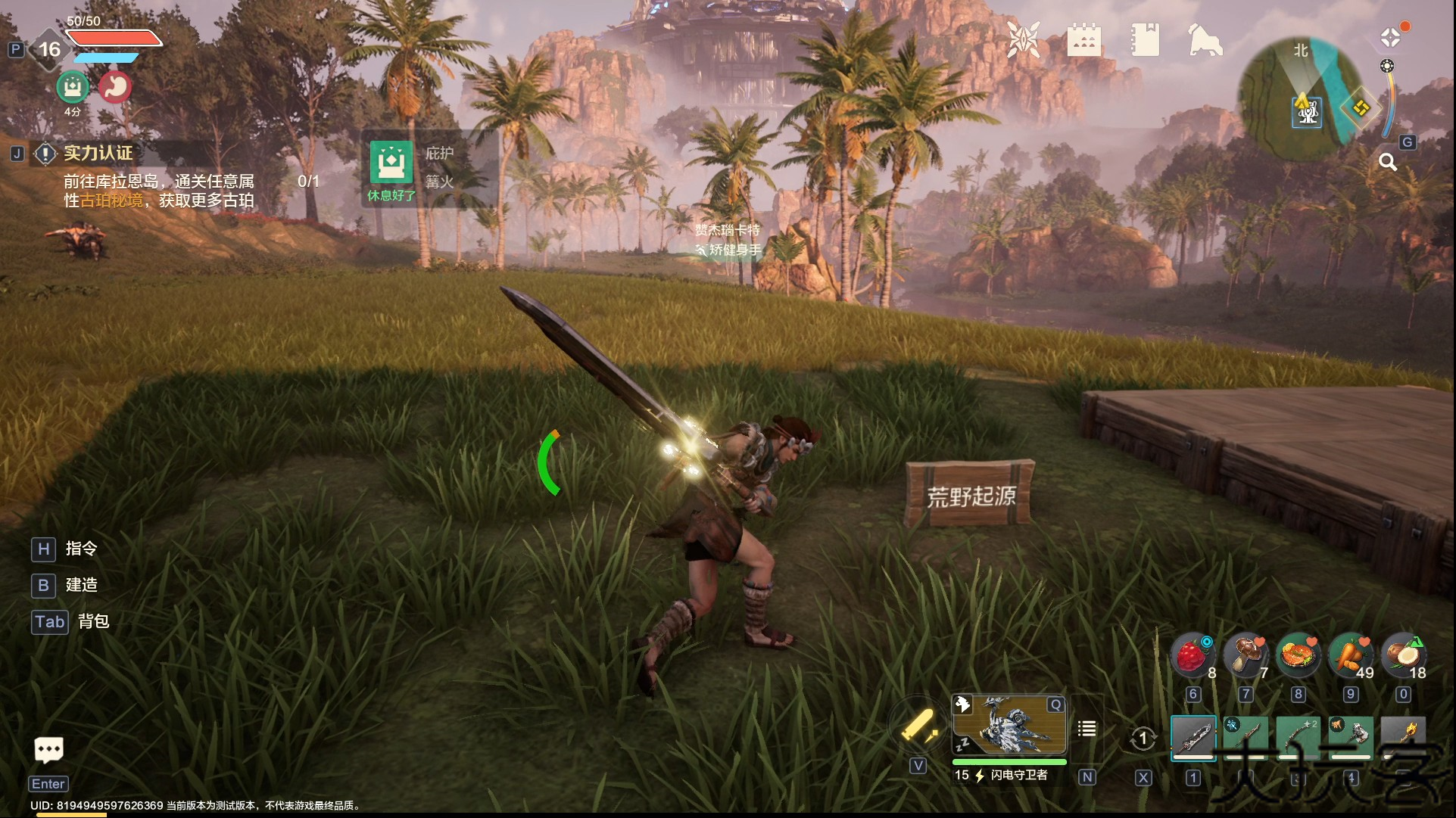Select the cooked fish dish slot

point(1298,655)
